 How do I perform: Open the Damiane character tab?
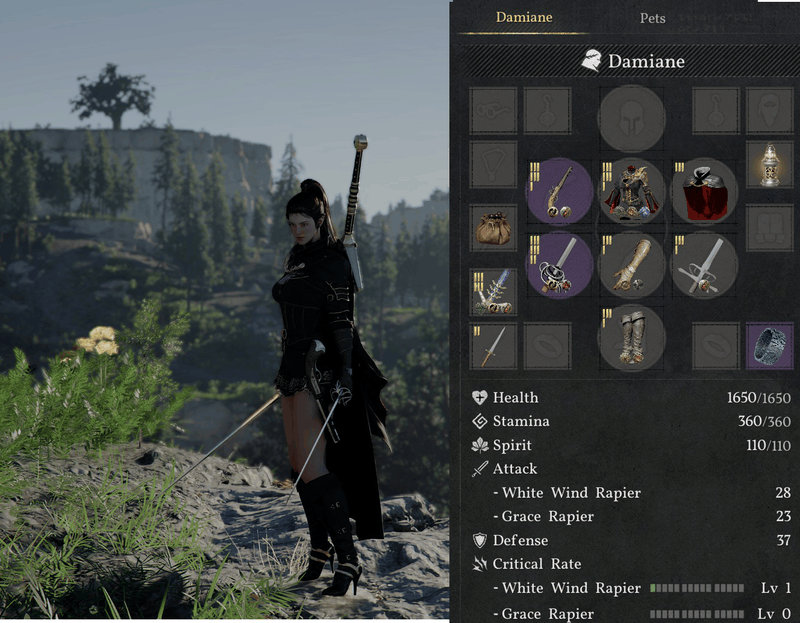[x=524, y=17]
